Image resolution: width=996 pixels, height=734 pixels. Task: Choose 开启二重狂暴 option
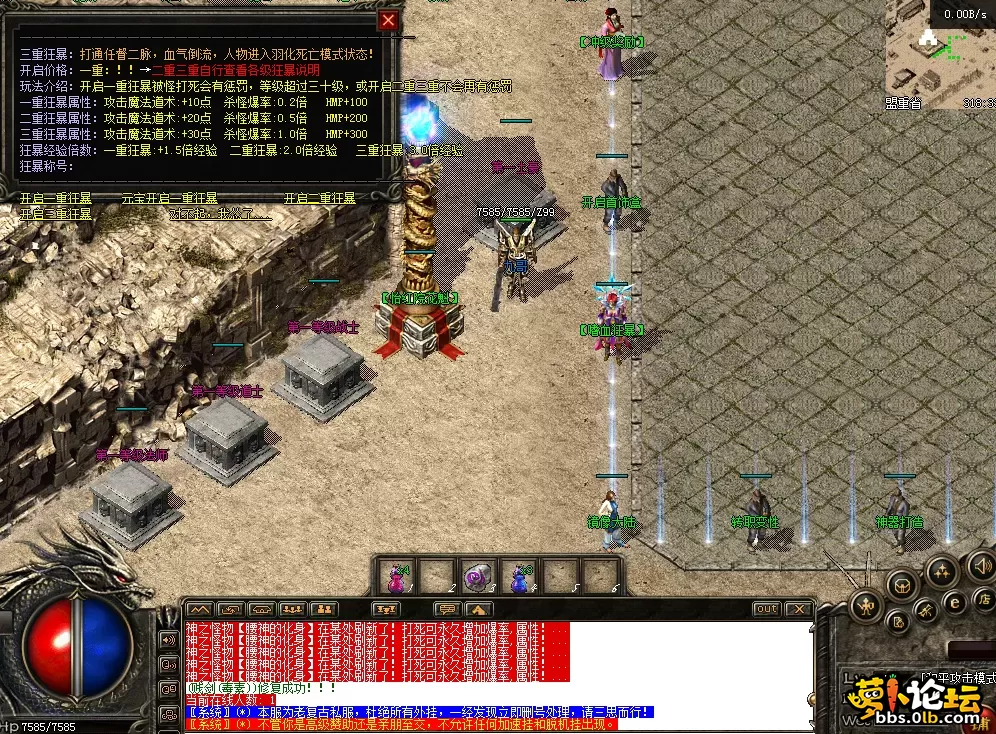tap(320, 199)
